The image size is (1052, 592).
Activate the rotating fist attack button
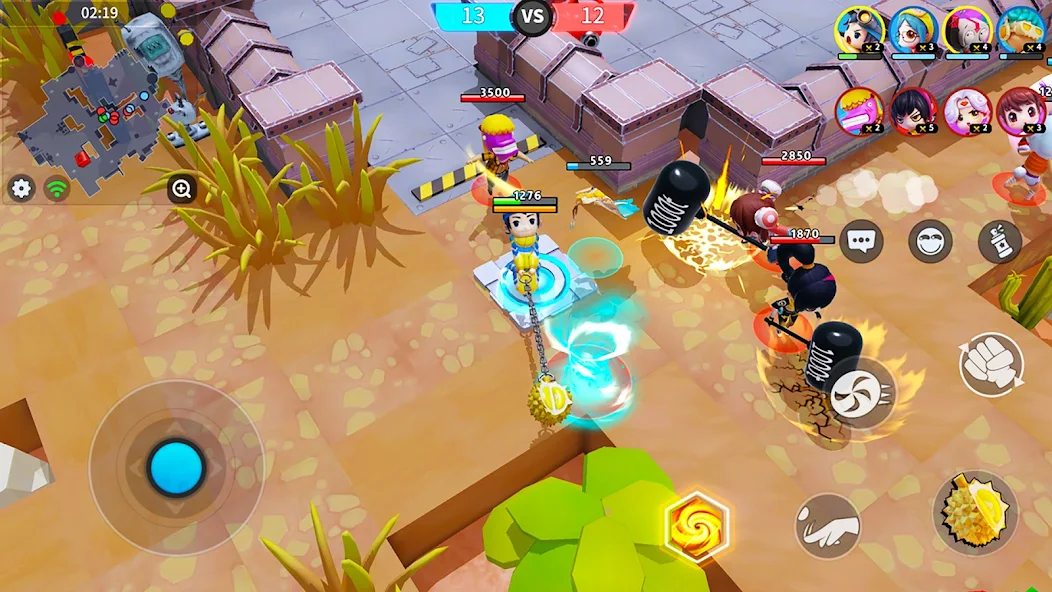991,364
